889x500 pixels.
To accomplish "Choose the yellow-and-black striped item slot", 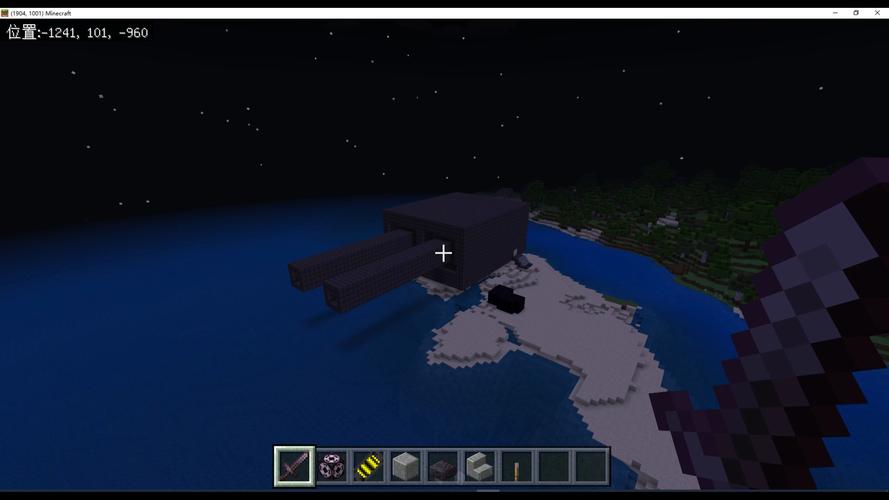I will tap(368, 466).
